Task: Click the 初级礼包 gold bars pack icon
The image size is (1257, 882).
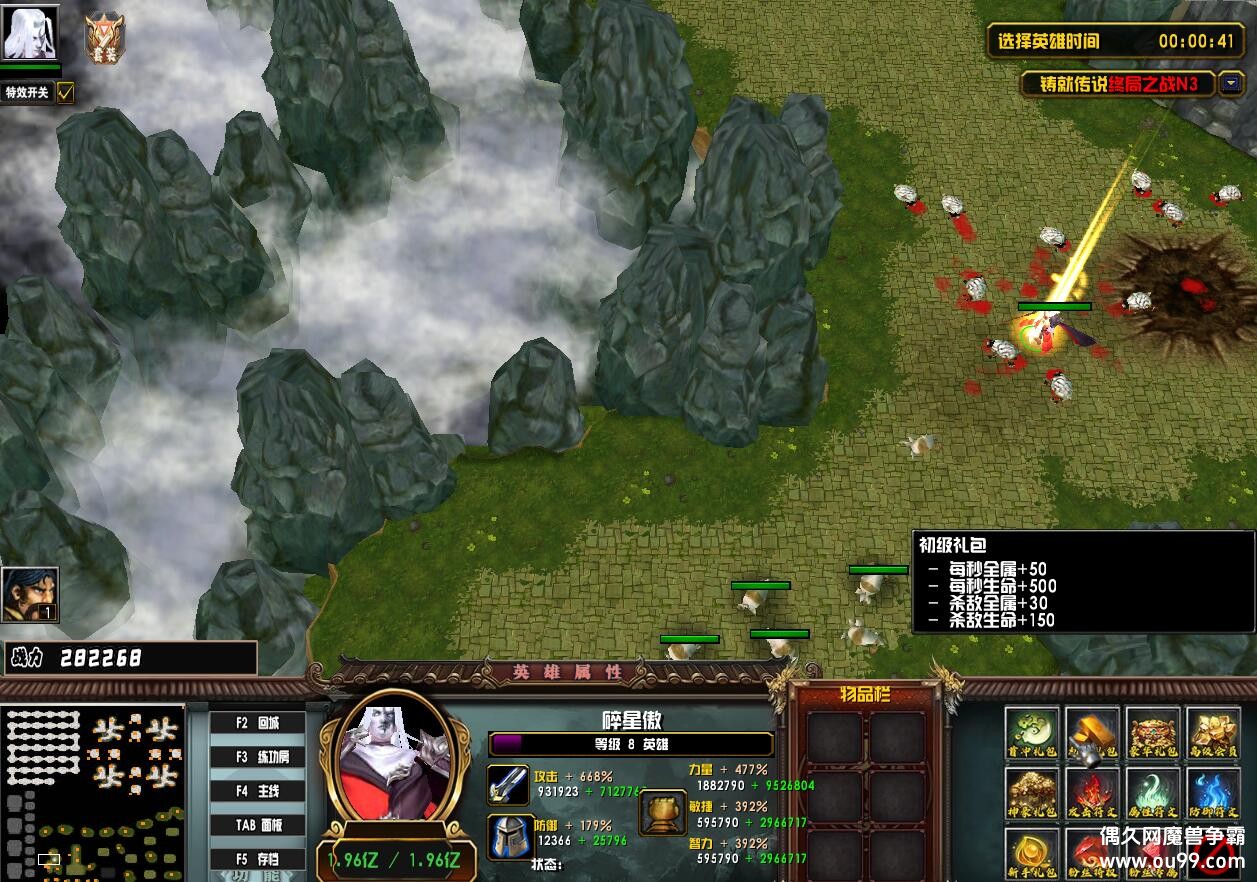Action: click(x=1092, y=734)
